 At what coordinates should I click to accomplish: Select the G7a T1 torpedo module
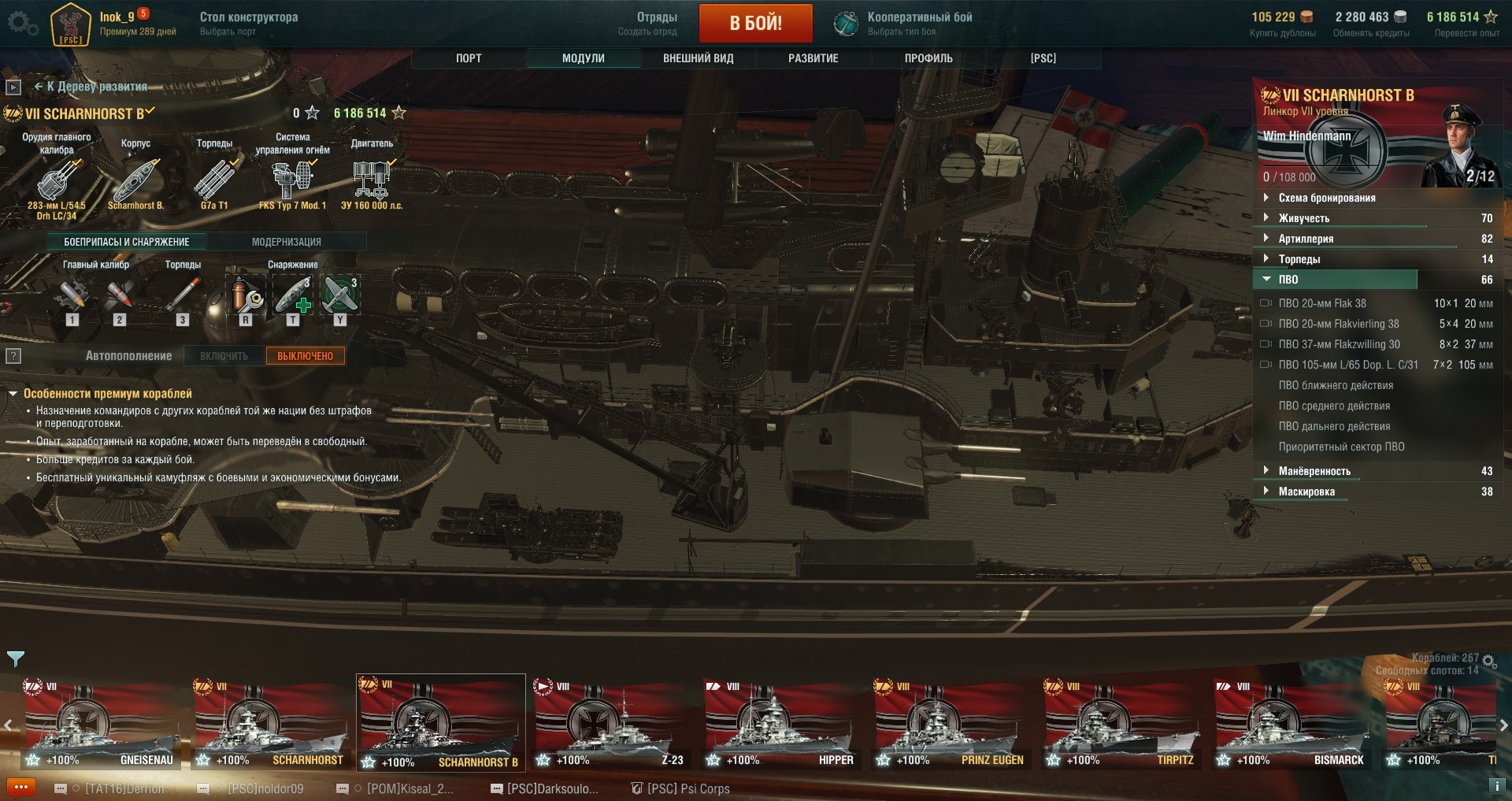214,180
